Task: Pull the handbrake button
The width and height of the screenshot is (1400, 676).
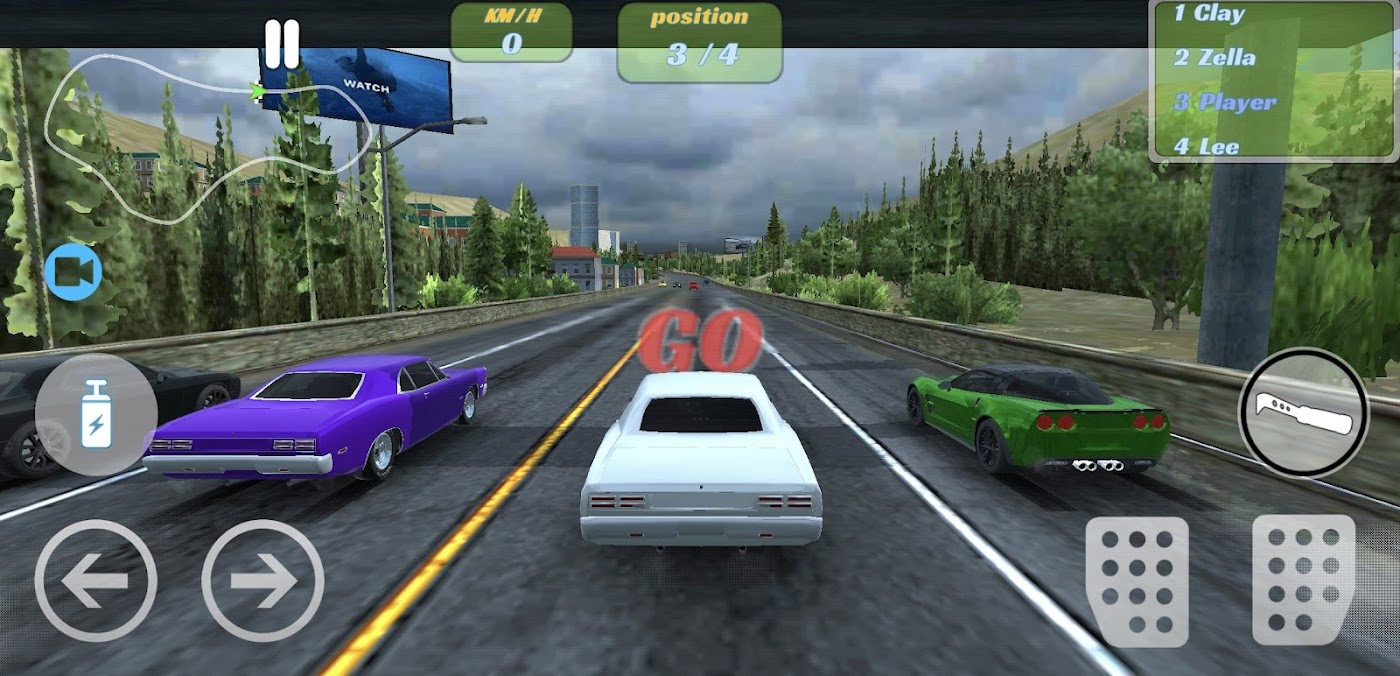Action: point(1303,412)
